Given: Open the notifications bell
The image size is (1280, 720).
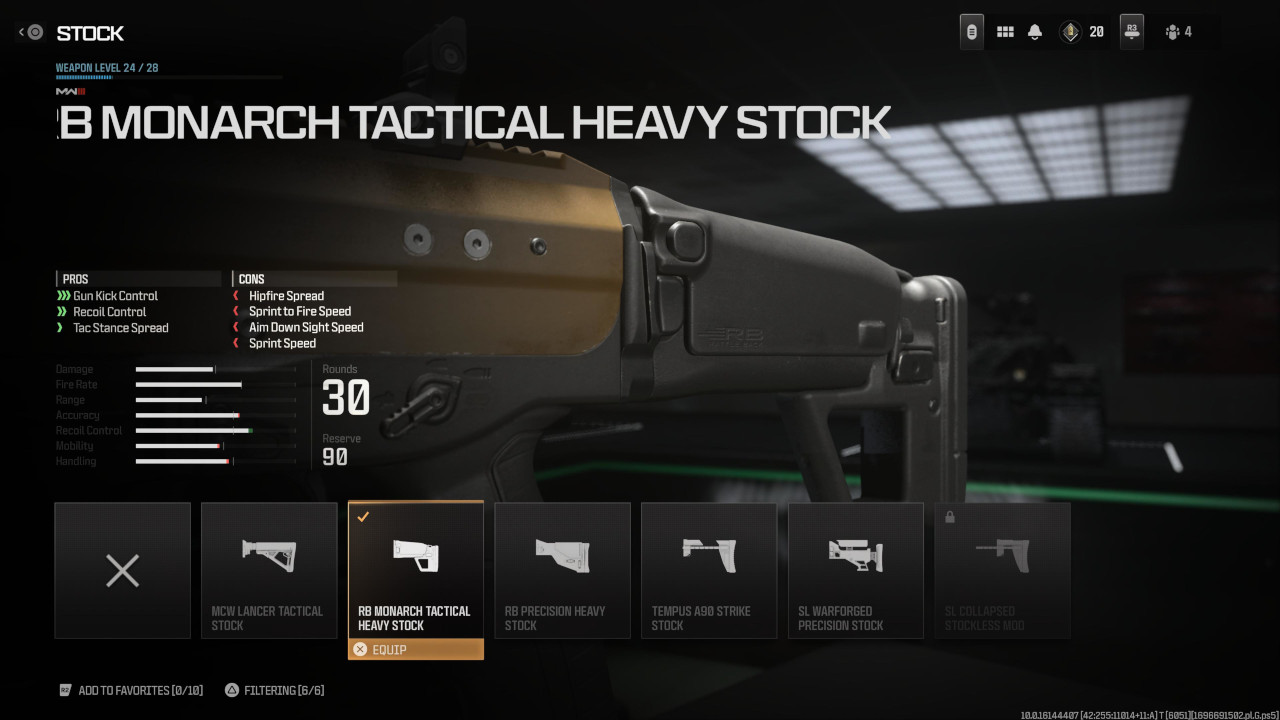Looking at the screenshot, I should click(x=1035, y=32).
